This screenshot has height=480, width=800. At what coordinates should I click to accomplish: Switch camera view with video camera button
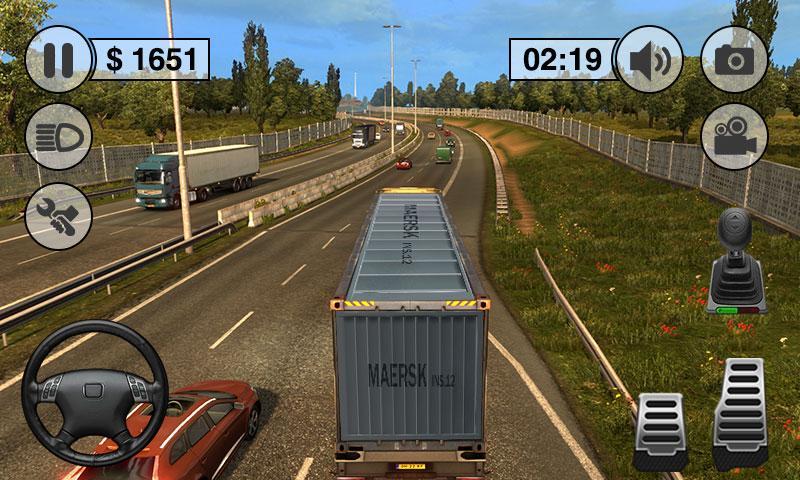(x=735, y=137)
